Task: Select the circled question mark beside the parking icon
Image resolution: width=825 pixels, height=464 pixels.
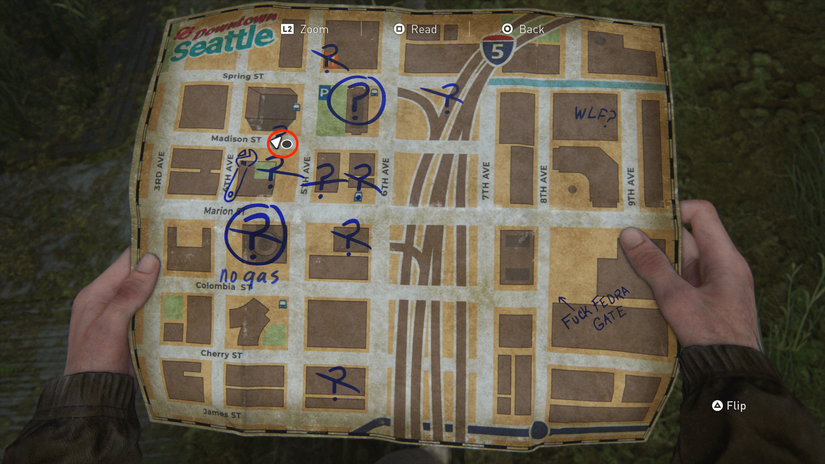Action: pyautogui.click(x=357, y=100)
